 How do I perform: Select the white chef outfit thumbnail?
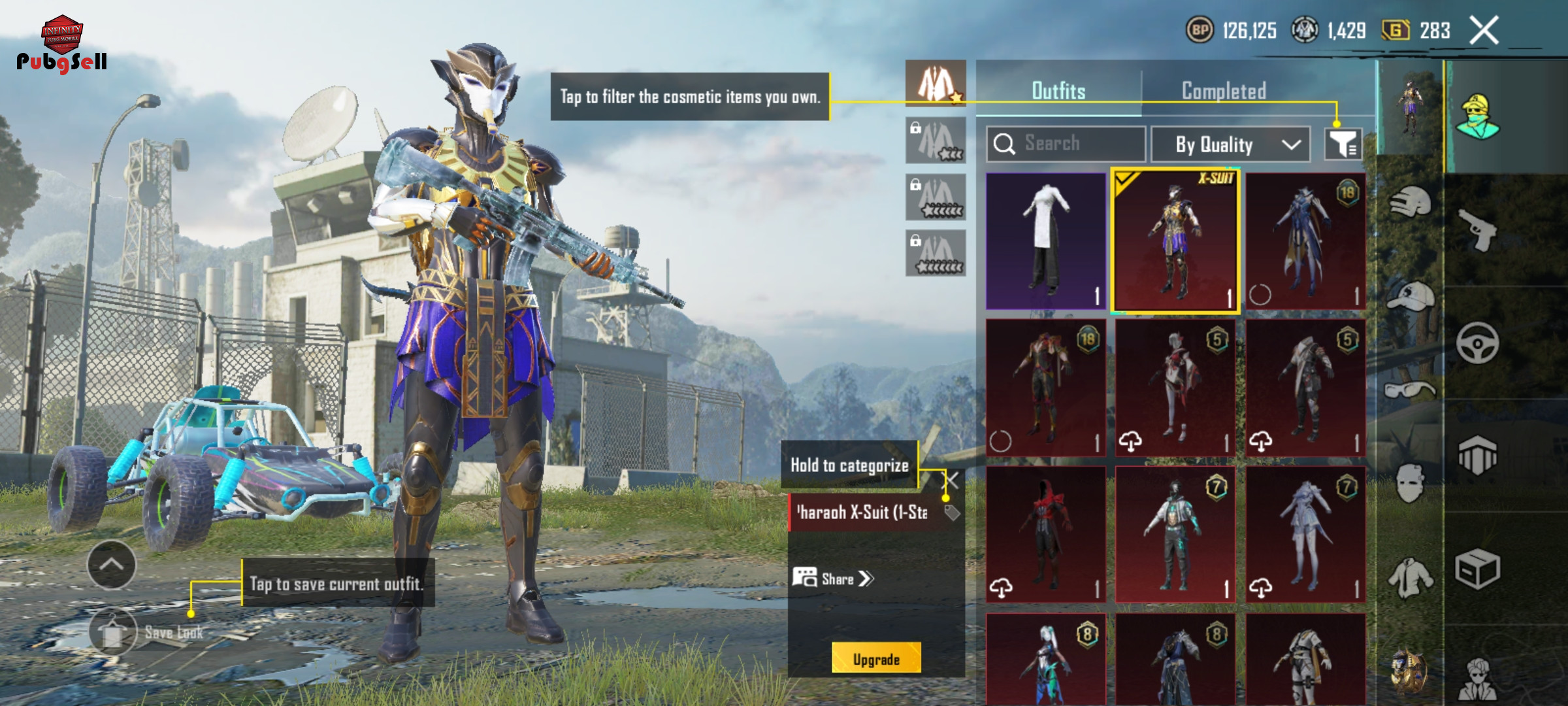click(x=1045, y=241)
